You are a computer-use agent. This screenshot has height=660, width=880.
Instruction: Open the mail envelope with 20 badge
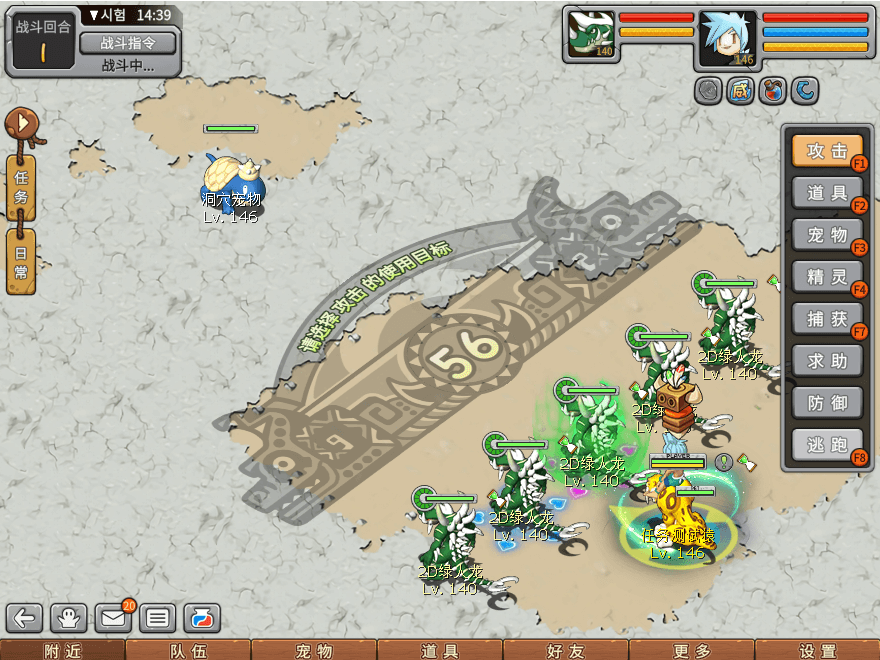pos(115,618)
